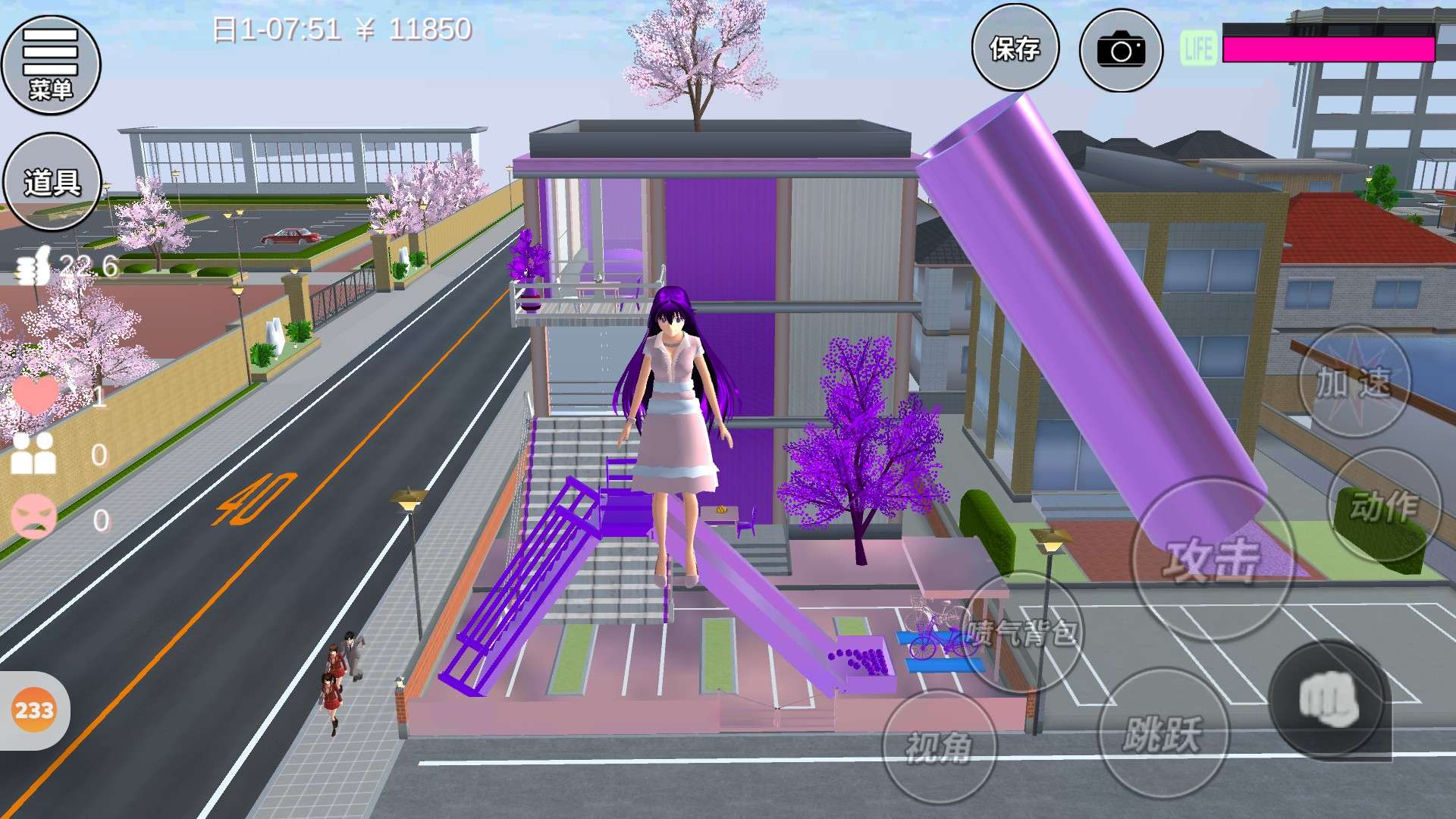
Task: Open the orange 233 floating badge
Action: pyautogui.click(x=34, y=711)
